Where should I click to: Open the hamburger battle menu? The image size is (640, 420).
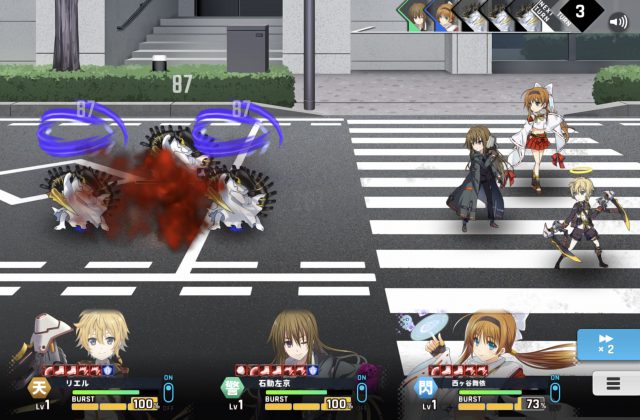[x=609, y=383]
